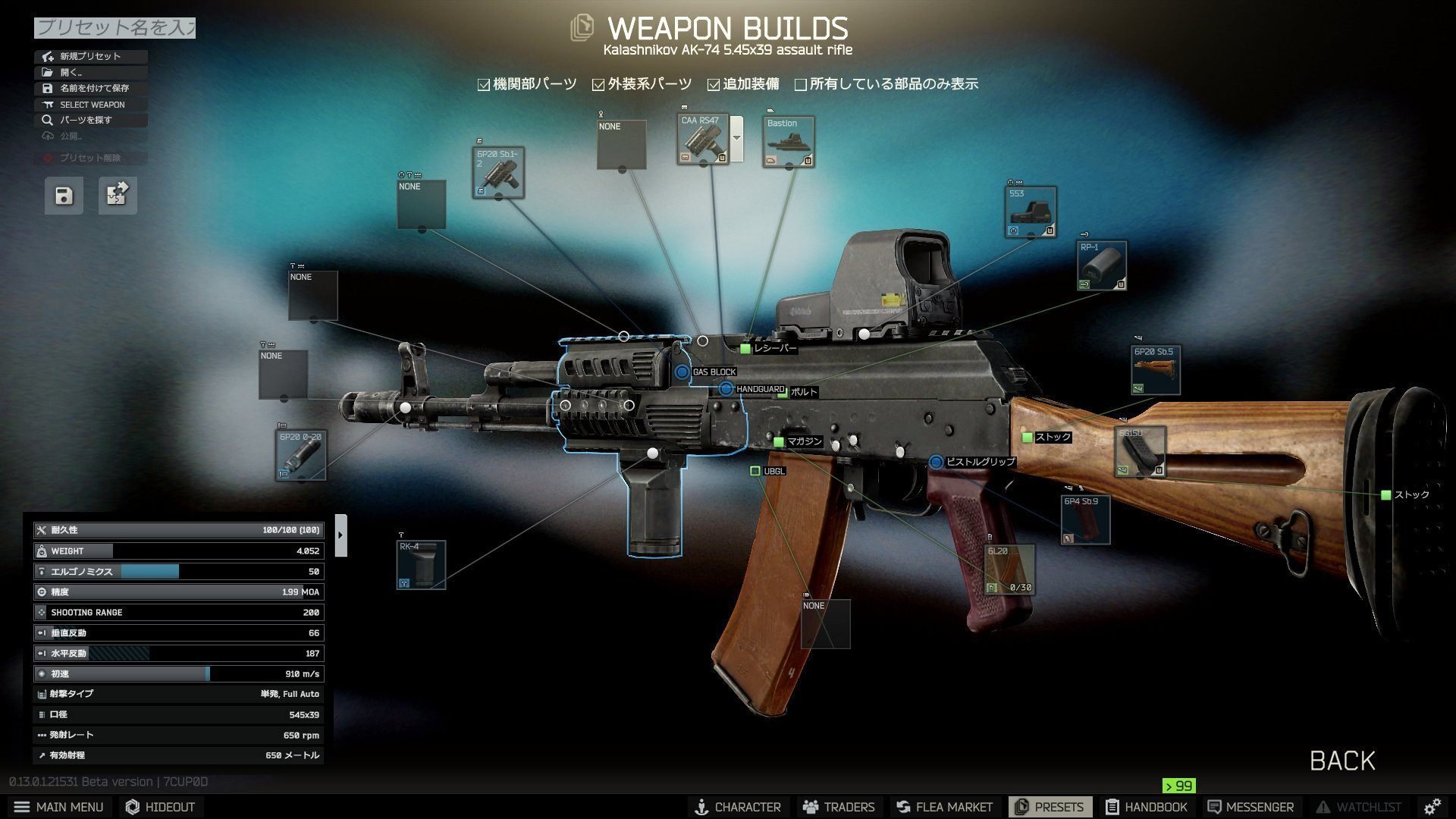Viewport: 1456px width, 819px height.
Task: Click the パーツを探す magnifier search icon
Action: (47, 120)
